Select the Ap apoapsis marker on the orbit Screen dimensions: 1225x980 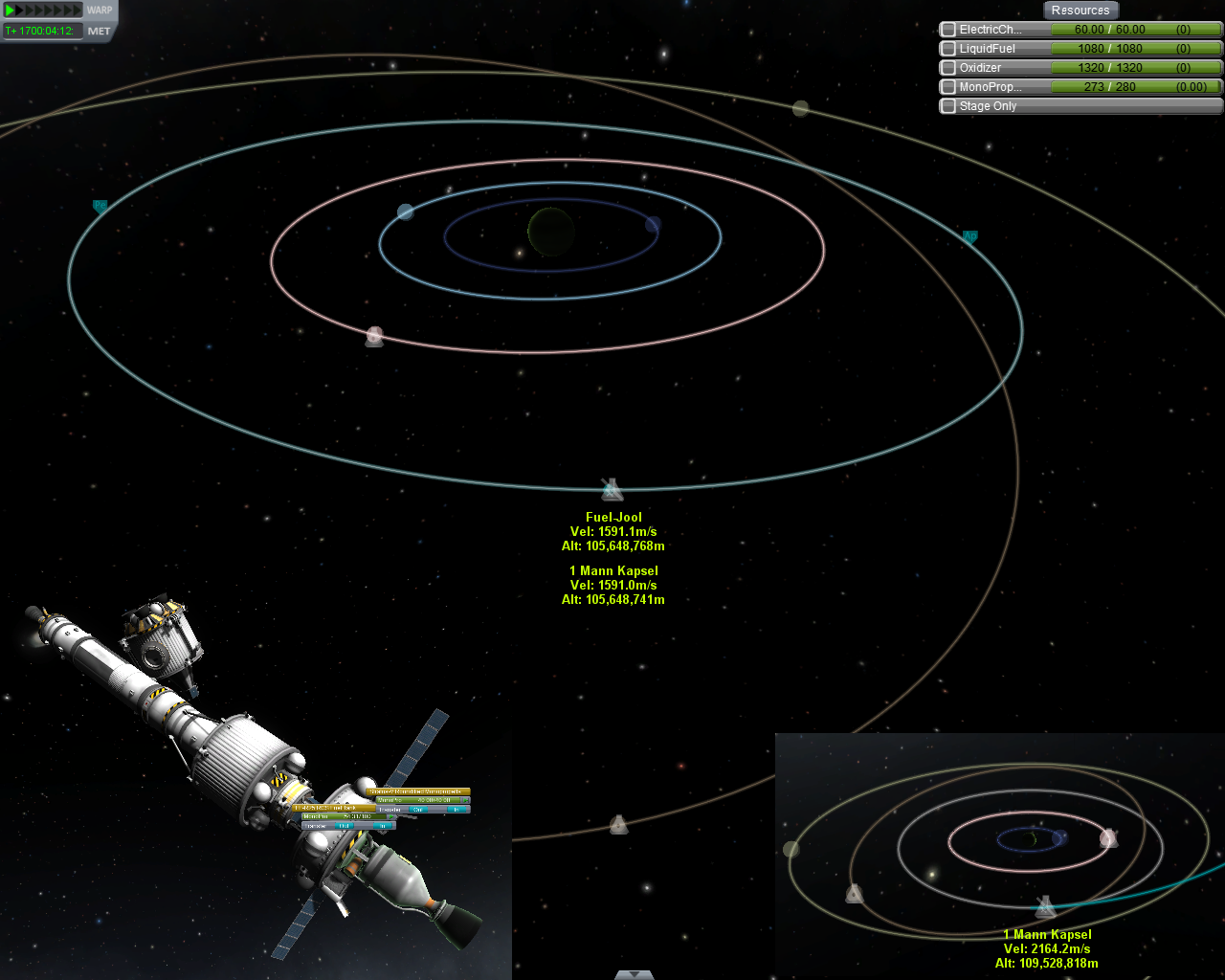tap(969, 236)
